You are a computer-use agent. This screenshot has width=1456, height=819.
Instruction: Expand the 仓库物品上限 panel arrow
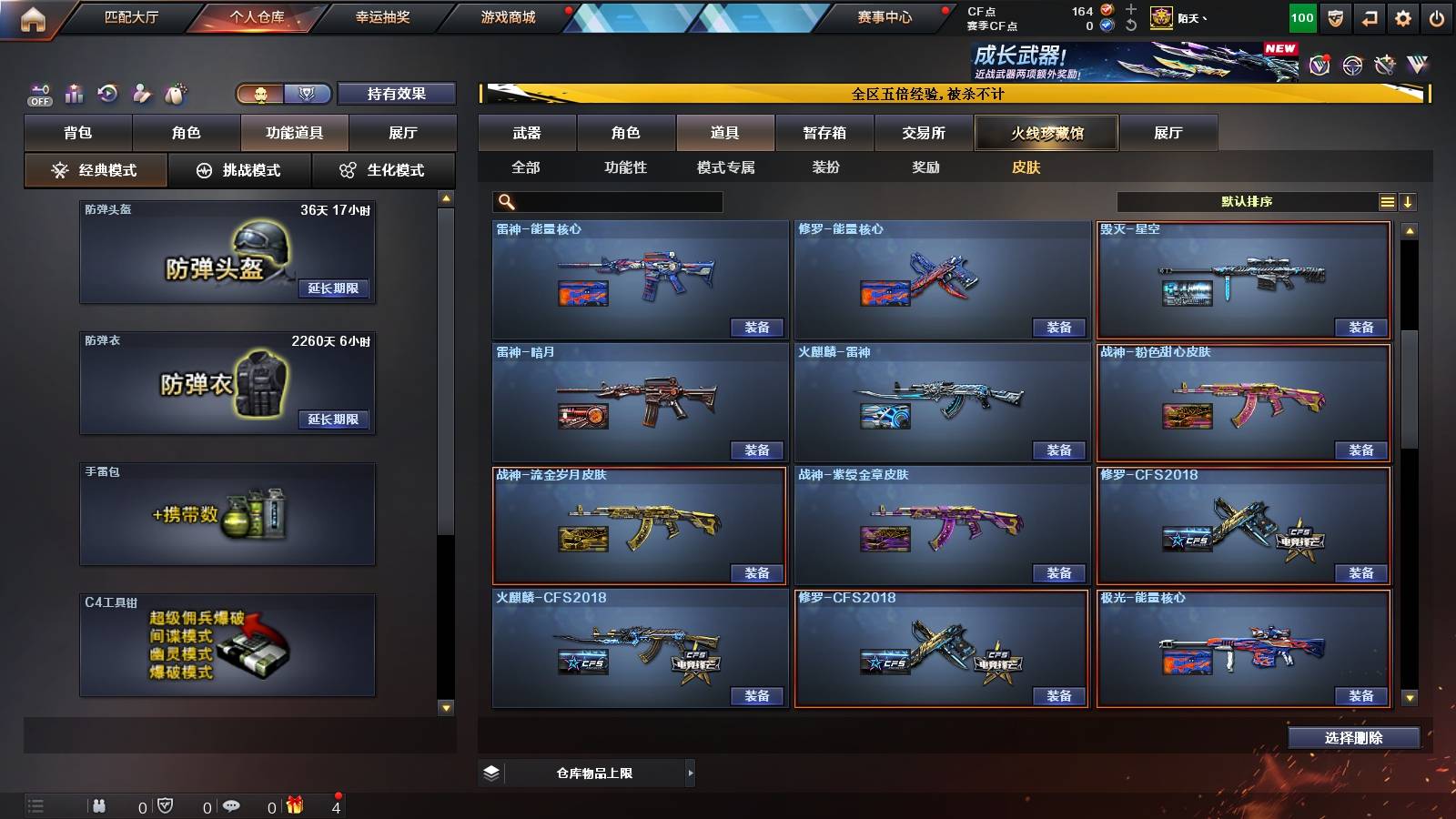[691, 773]
